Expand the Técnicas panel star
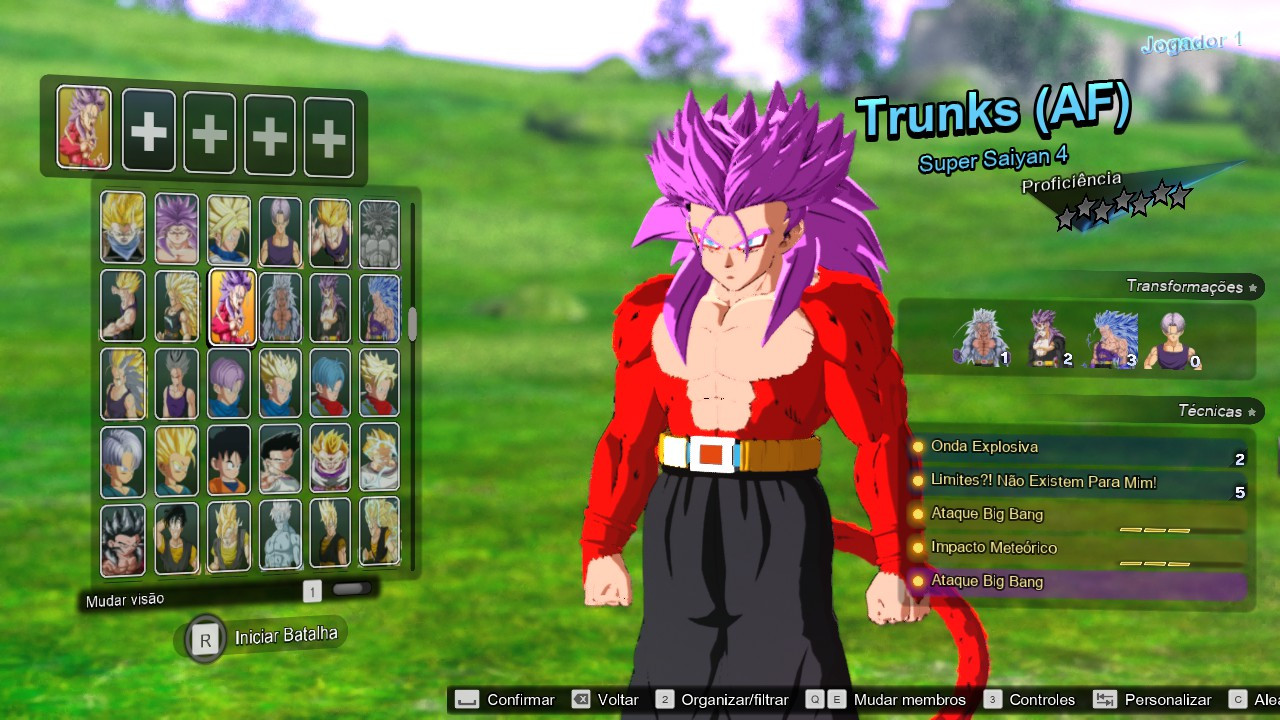Viewport: 1280px width, 720px height. [x=1251, y=411]
